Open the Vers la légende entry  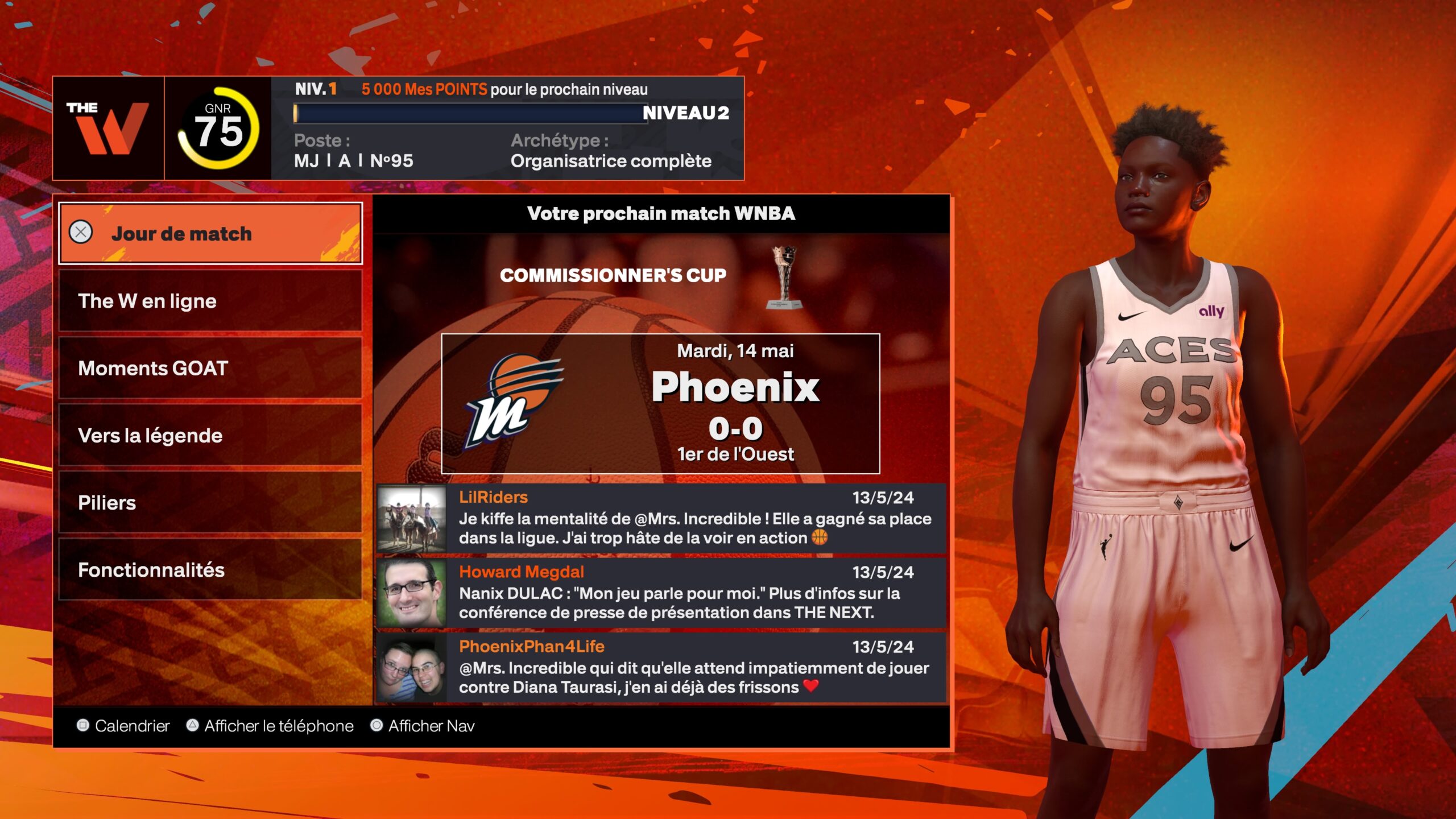tap(210, 435)
